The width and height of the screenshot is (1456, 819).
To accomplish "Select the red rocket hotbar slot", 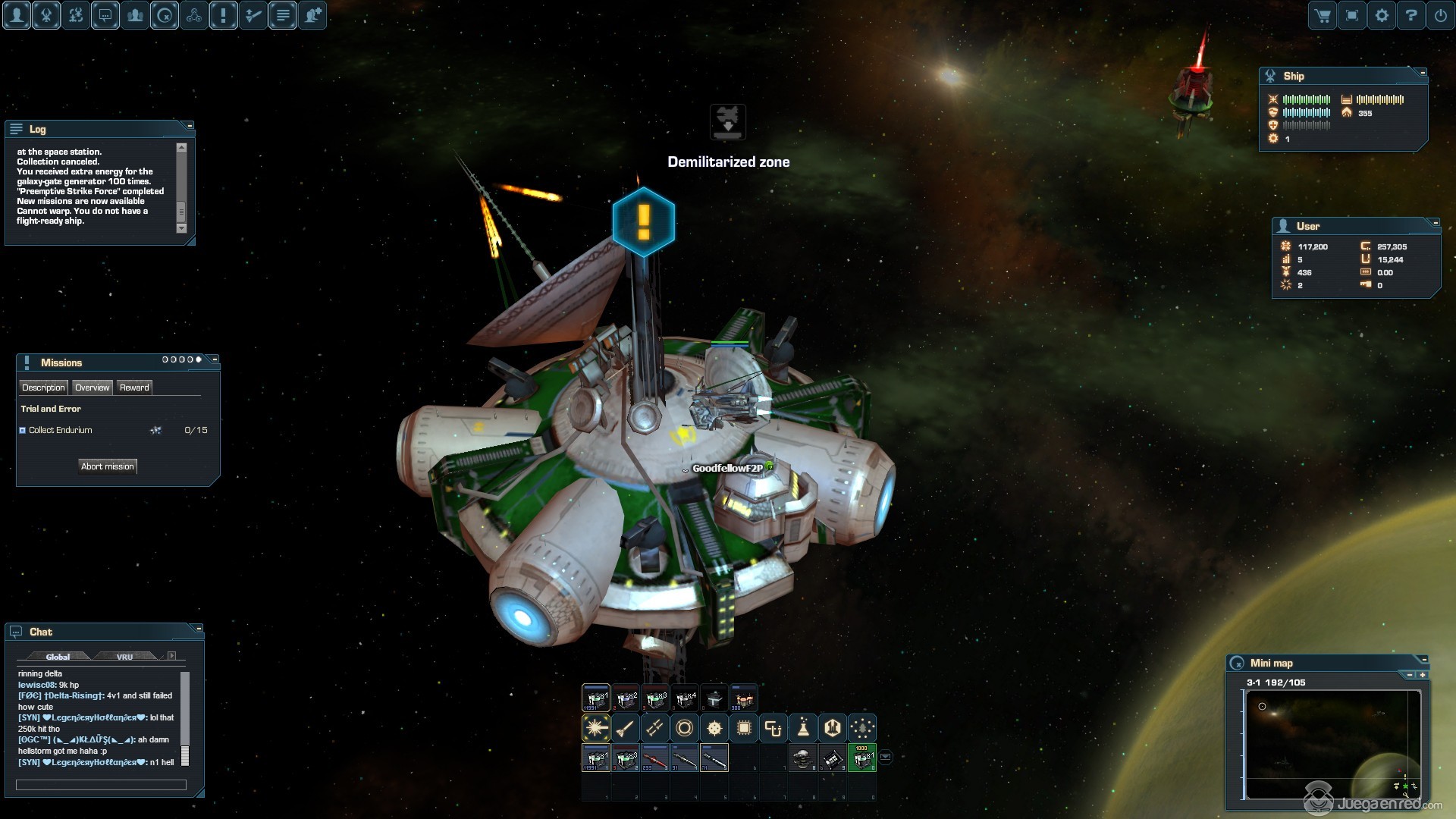I will point(655,758).
